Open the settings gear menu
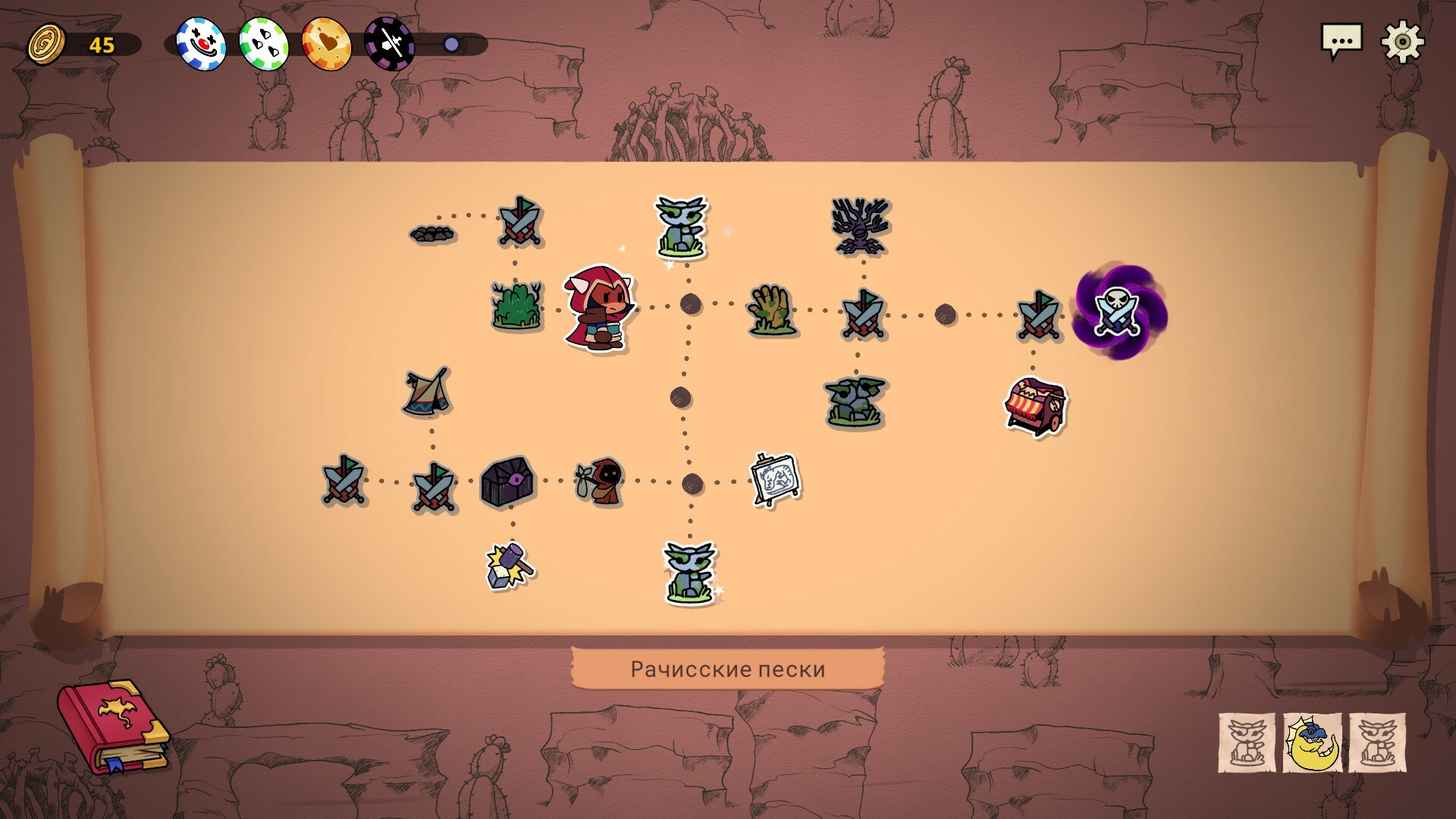1456x819 pixels. pos(1402,41)
